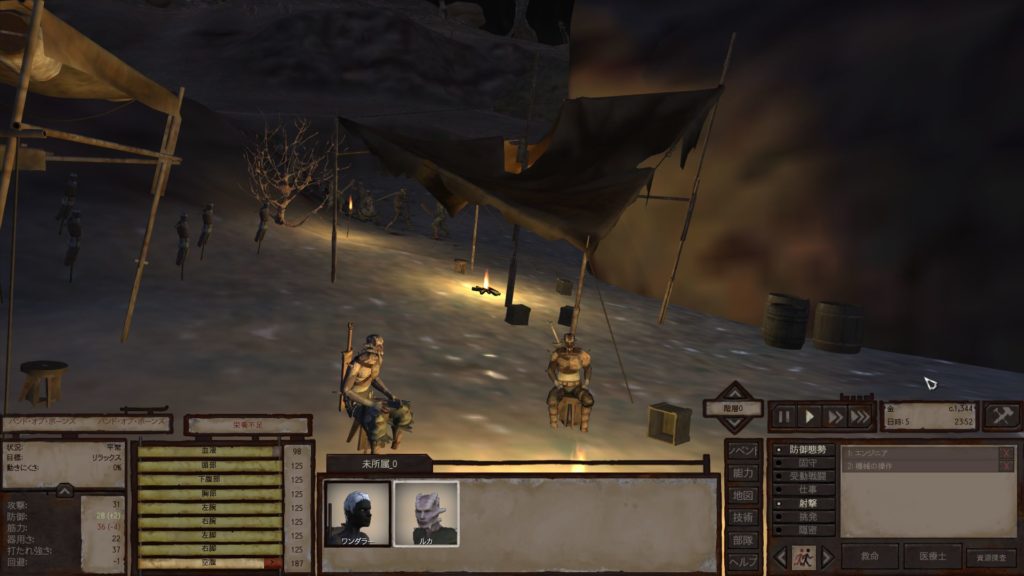Set game speed to triple fast-forward
This screenshot has width=1024, height=576.
click(x=859, y=416)
